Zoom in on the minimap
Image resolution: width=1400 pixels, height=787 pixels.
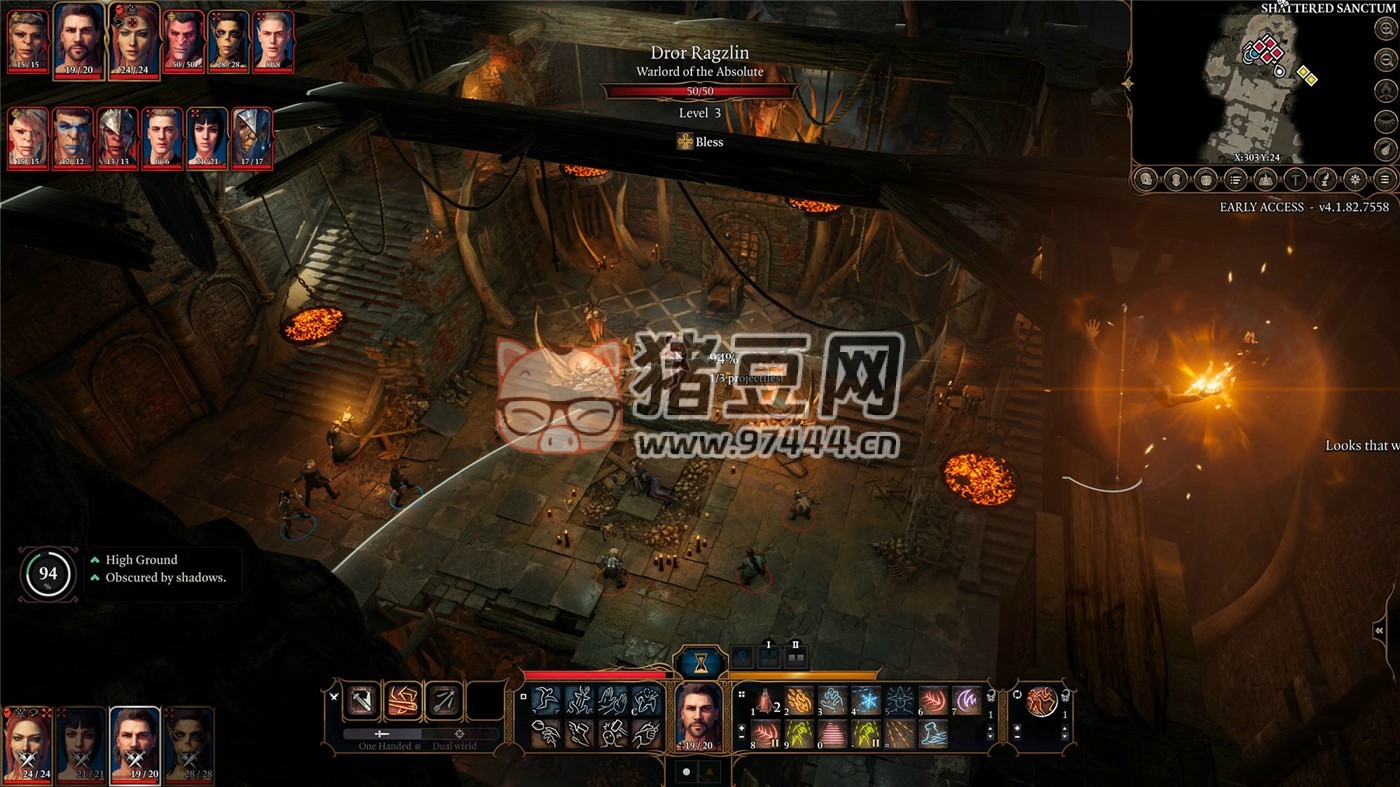pos(1385,28)
